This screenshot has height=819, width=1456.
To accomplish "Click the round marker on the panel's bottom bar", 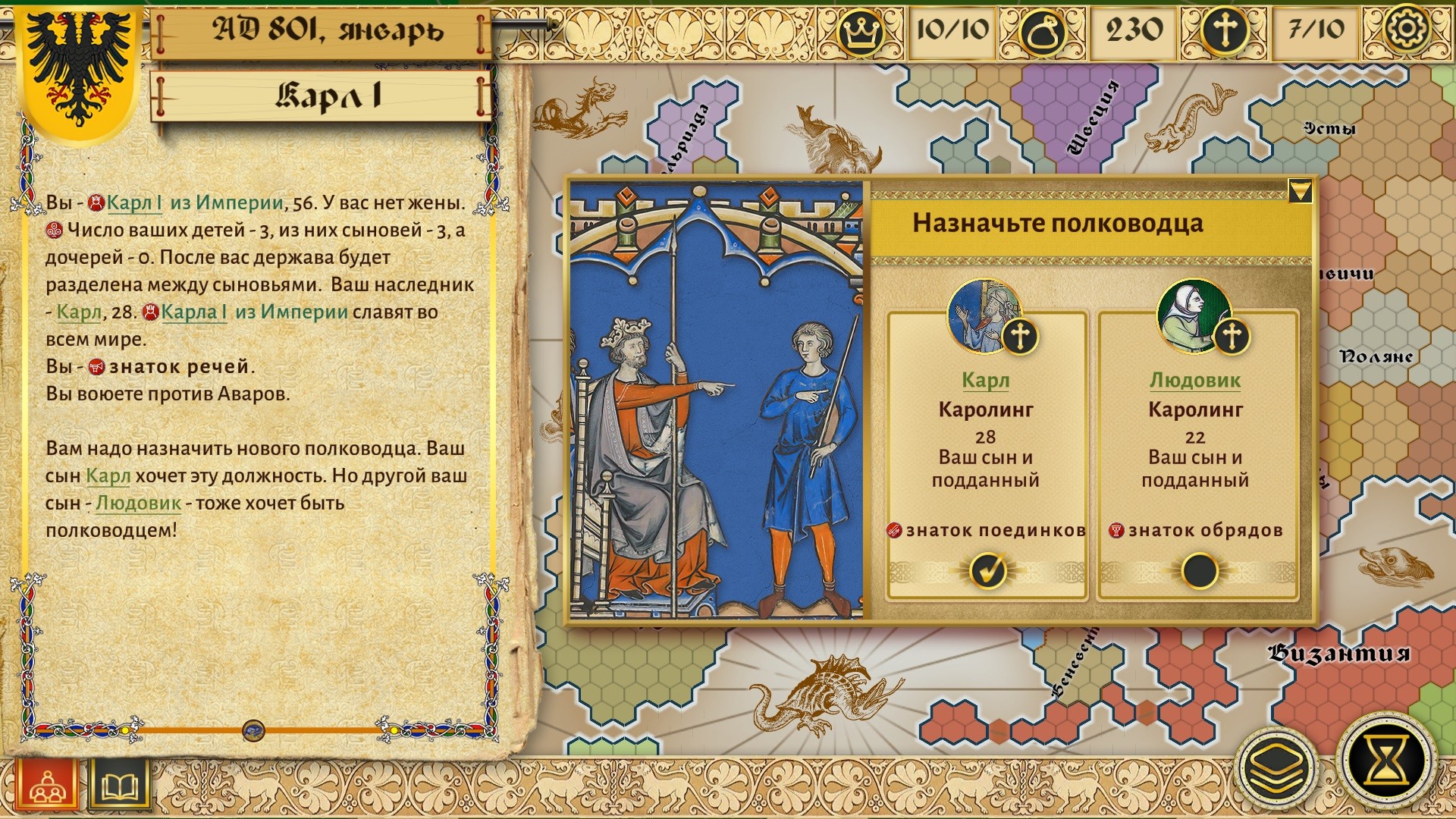I will [253, 731].
